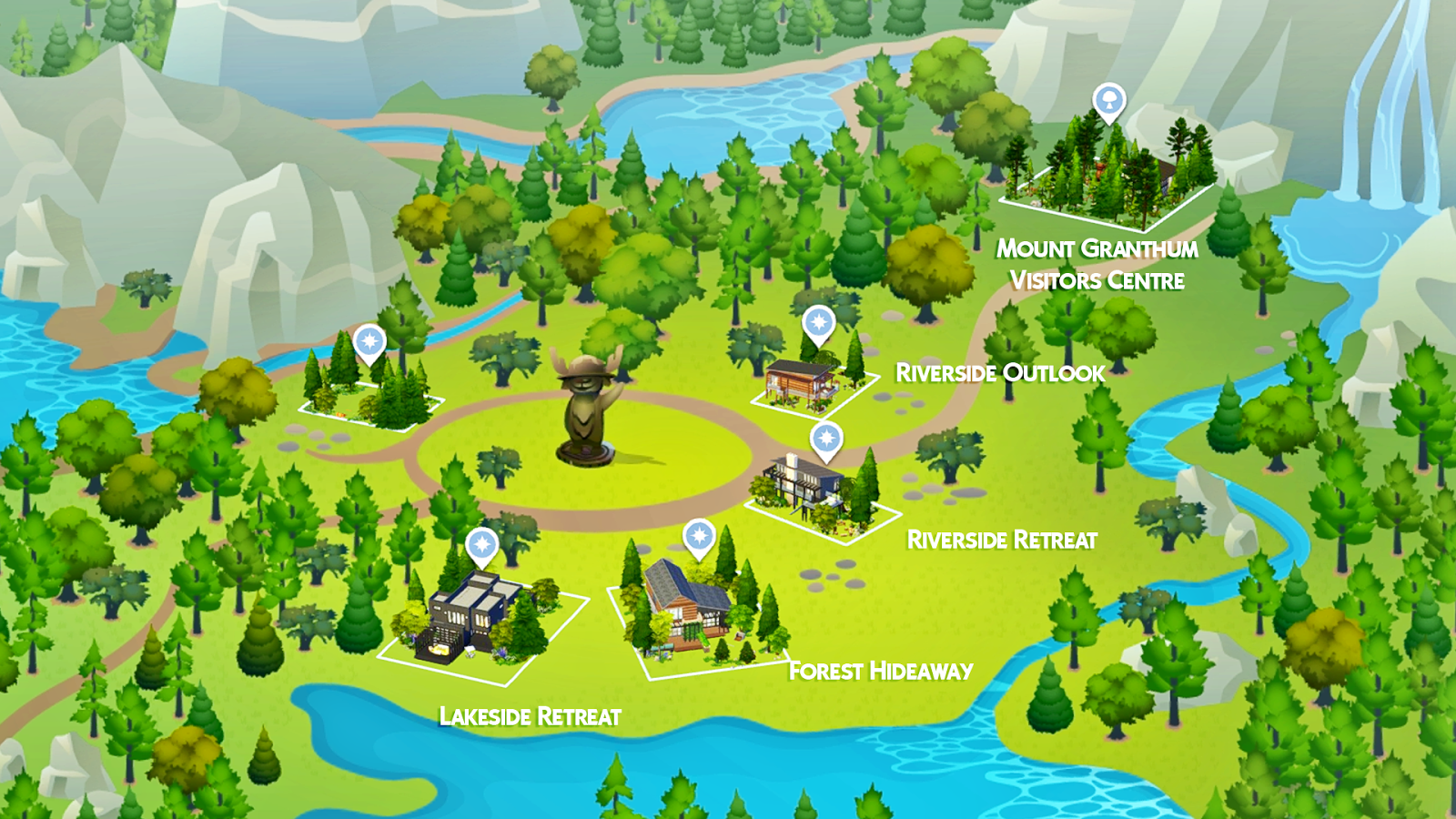Click the Forest Hideaway text label
Viewport: 1456px width, 819px height.
pos(882,672)
